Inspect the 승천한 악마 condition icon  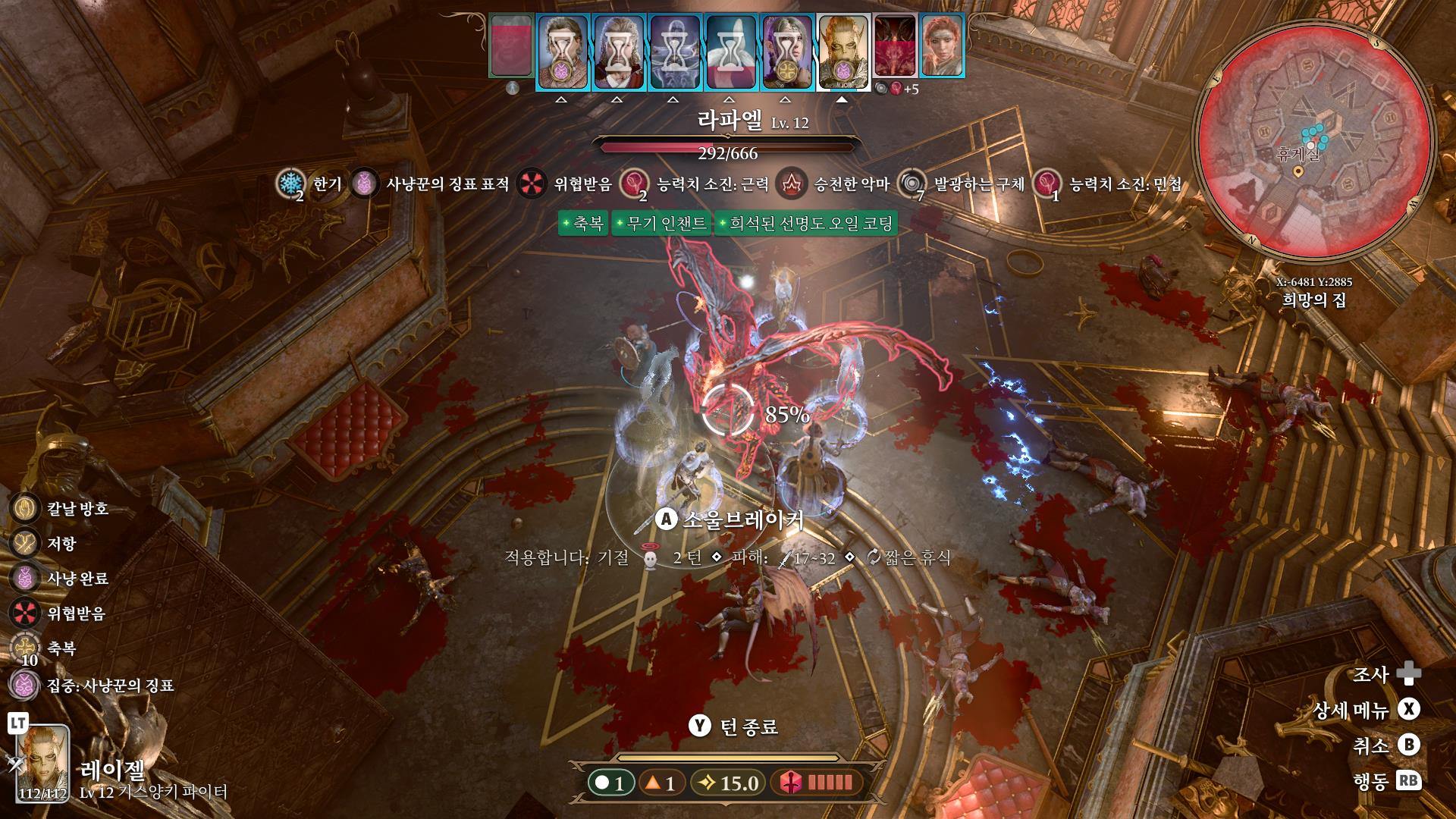tap(792, 184)
